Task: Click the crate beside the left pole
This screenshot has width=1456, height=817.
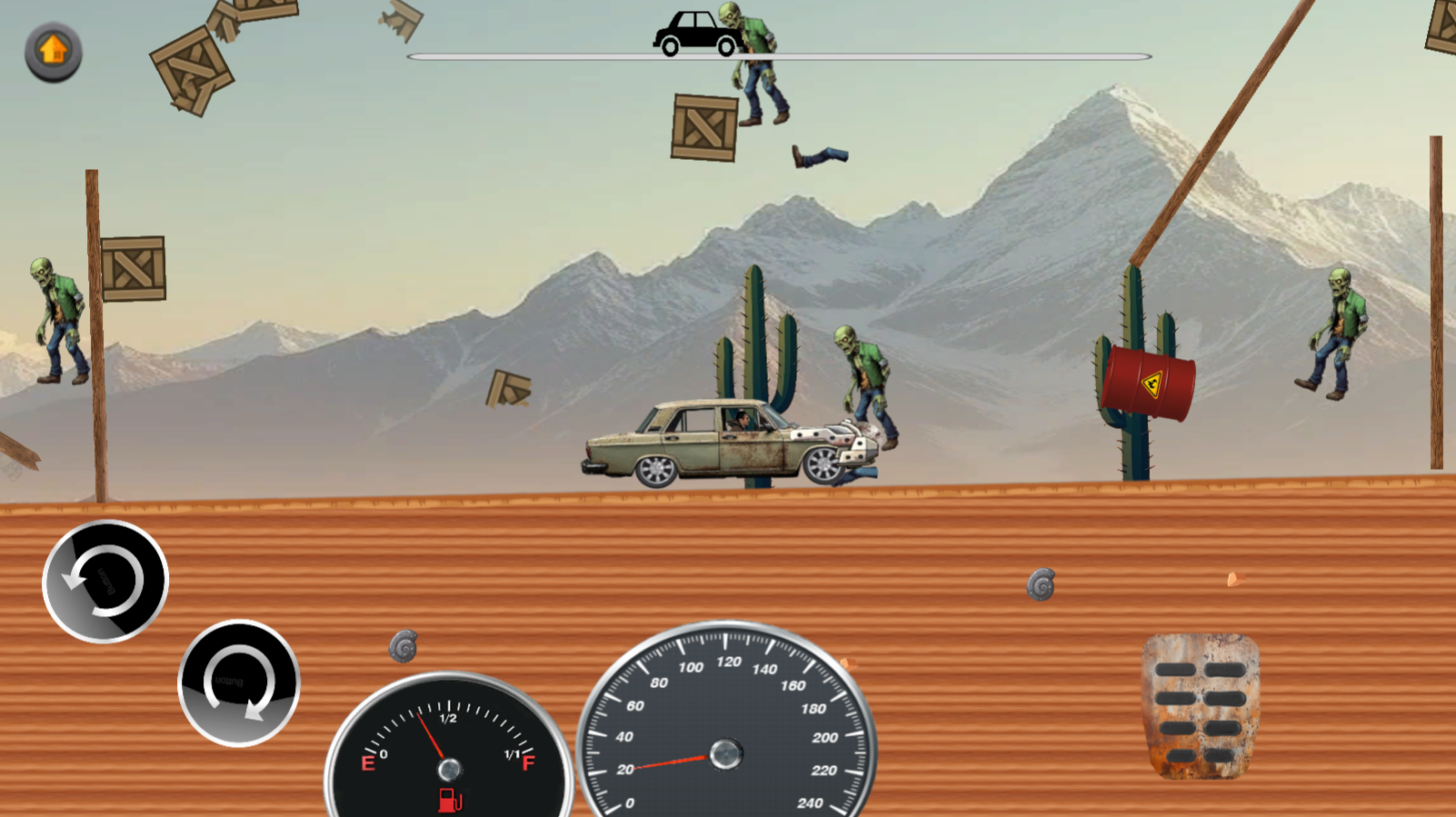Action: pos(132,268)
